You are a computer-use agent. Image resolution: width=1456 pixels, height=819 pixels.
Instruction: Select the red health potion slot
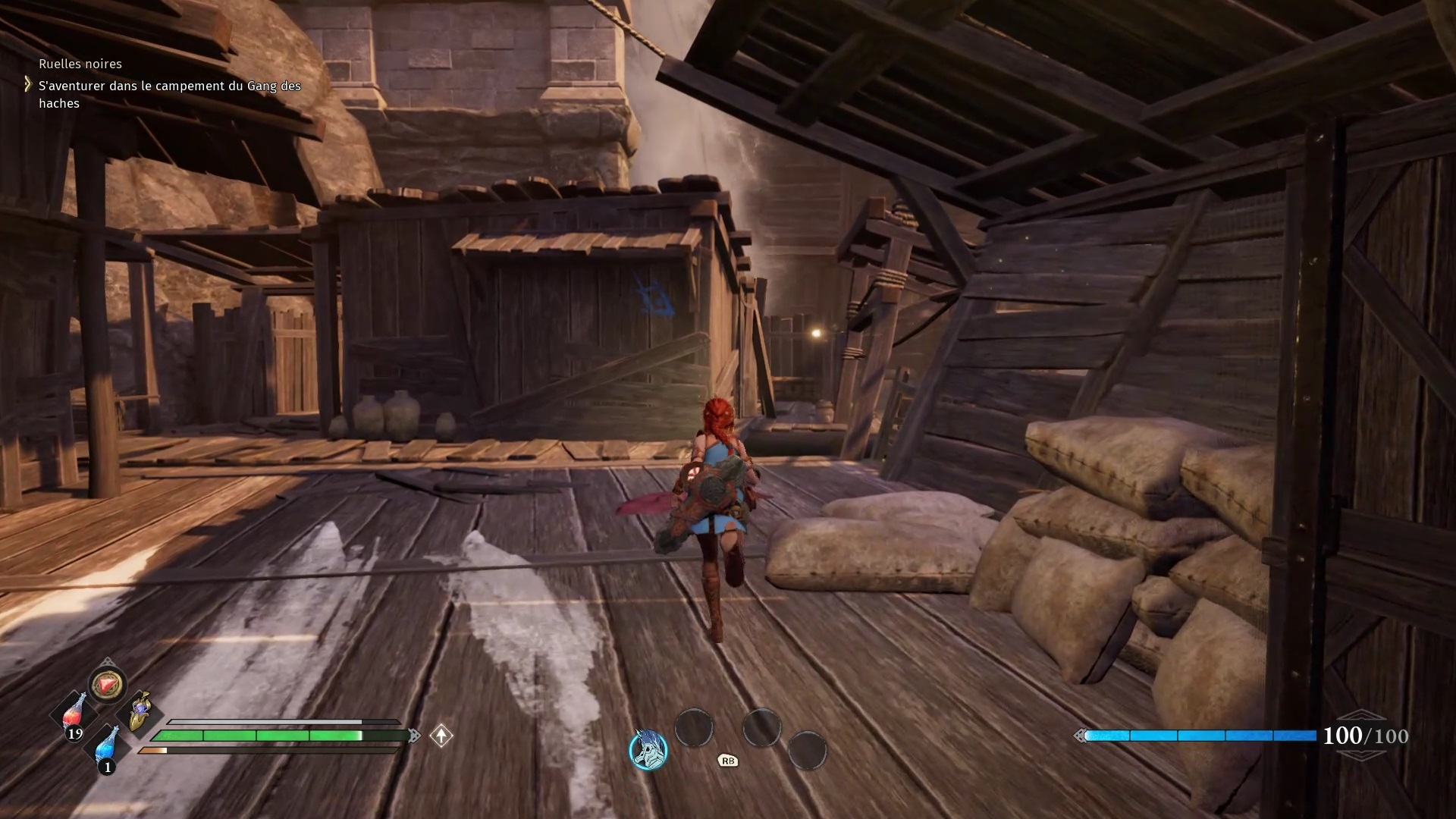(x=74, y=714)
